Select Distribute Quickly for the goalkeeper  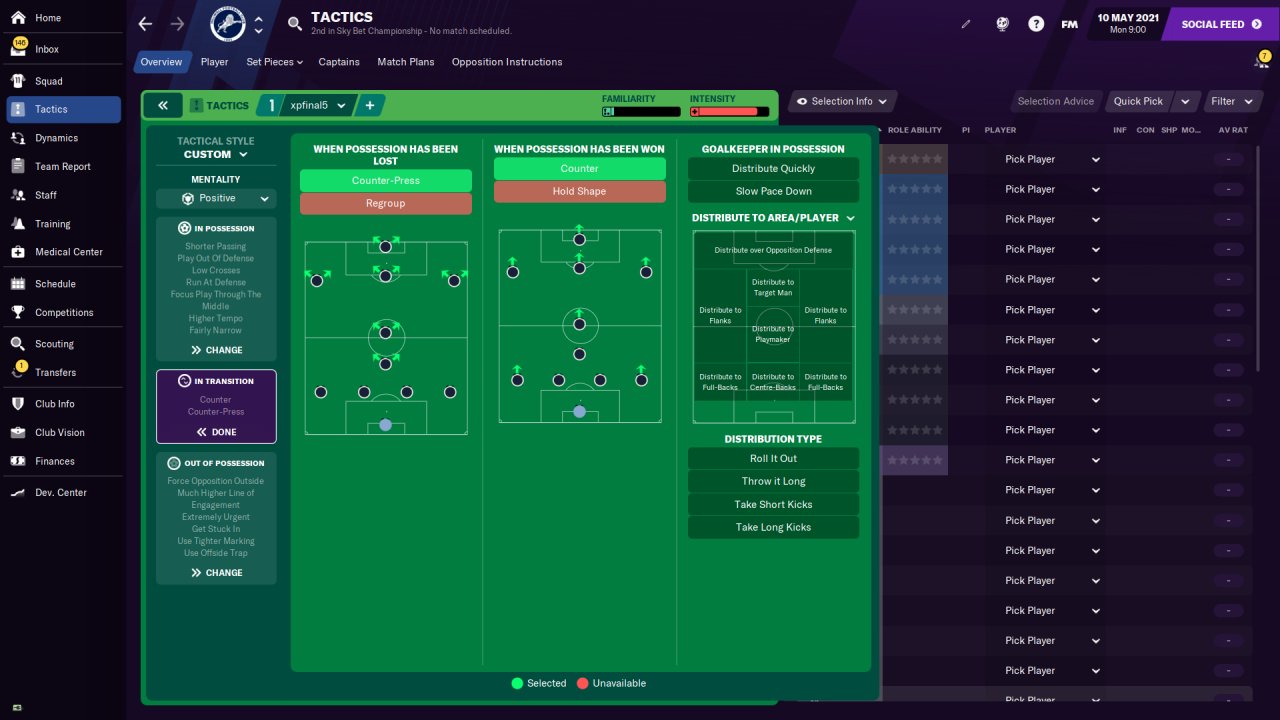pos(773,169)
